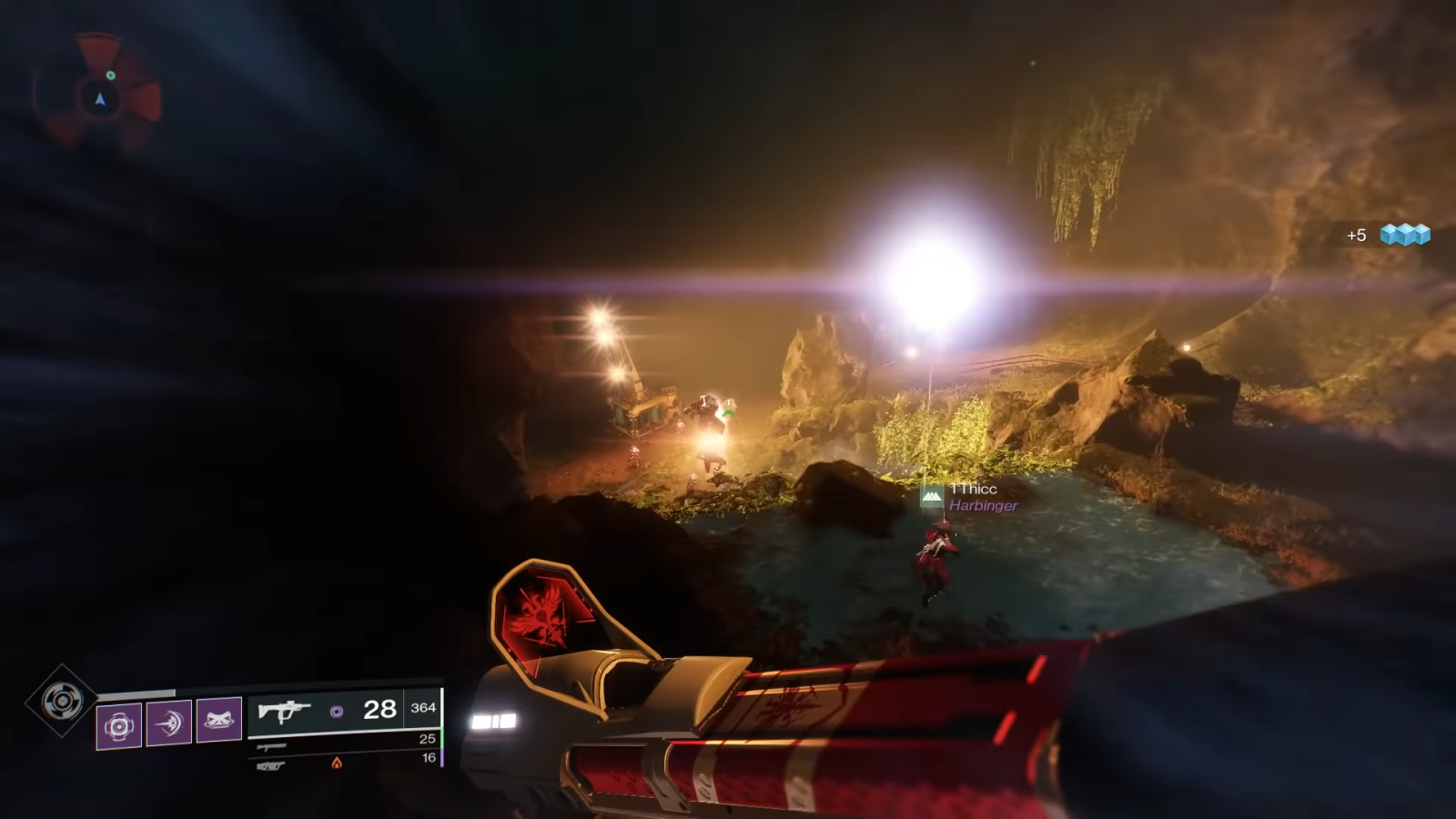This screenshot has height=819, width=1456.
Task: Use the Void grenade ability icon
Action: (119, 725)
